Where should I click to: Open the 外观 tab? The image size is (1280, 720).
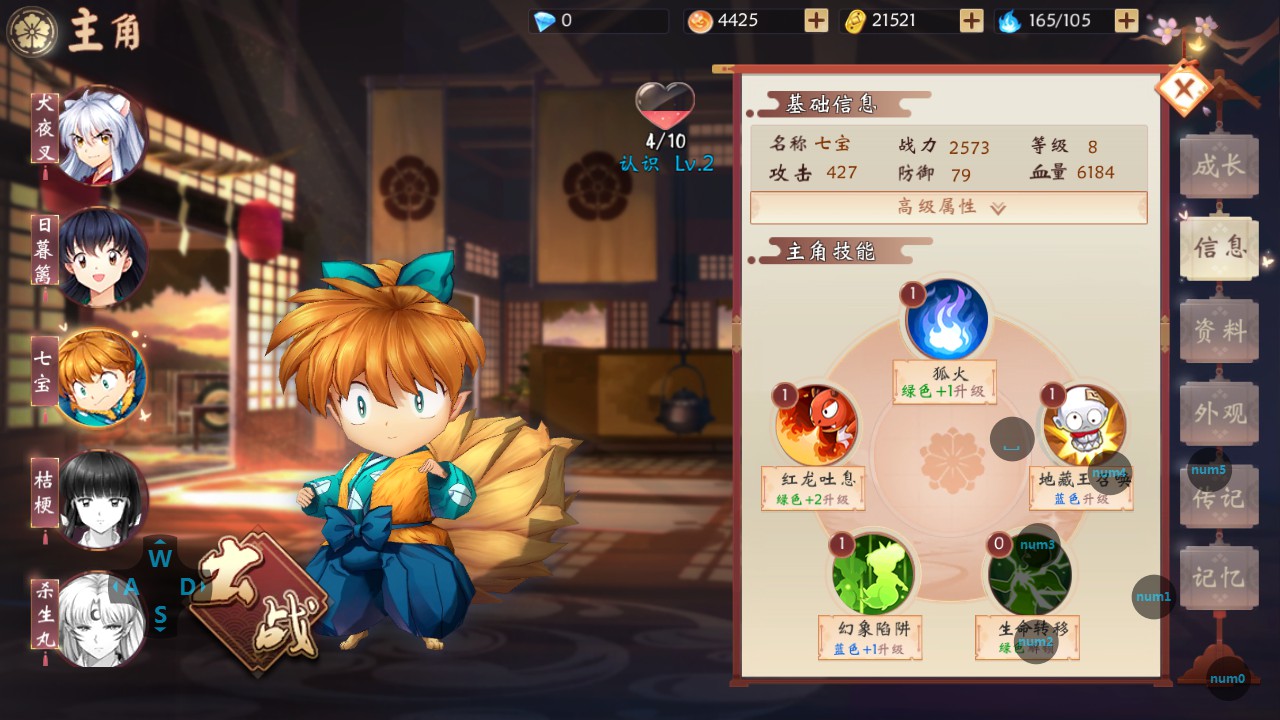click(1218, 413)
